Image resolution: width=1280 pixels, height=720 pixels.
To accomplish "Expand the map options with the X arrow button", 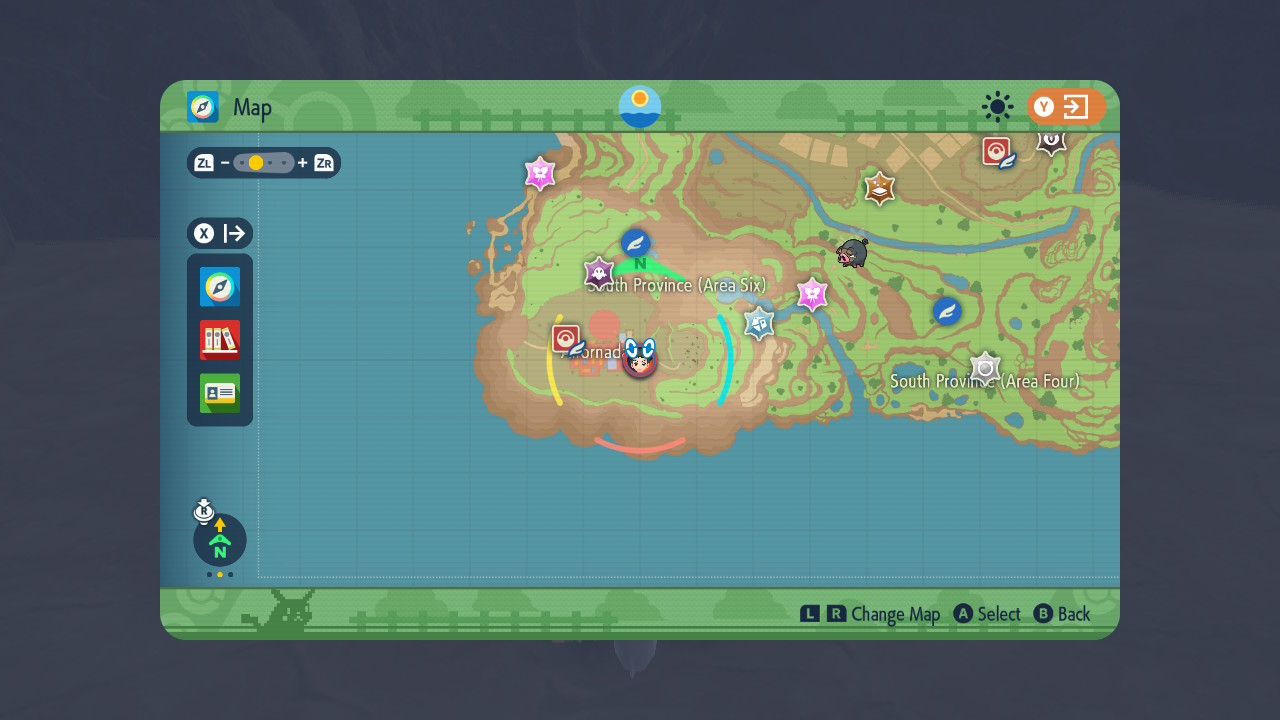I will pyautogui.click(x=236, y=233).
